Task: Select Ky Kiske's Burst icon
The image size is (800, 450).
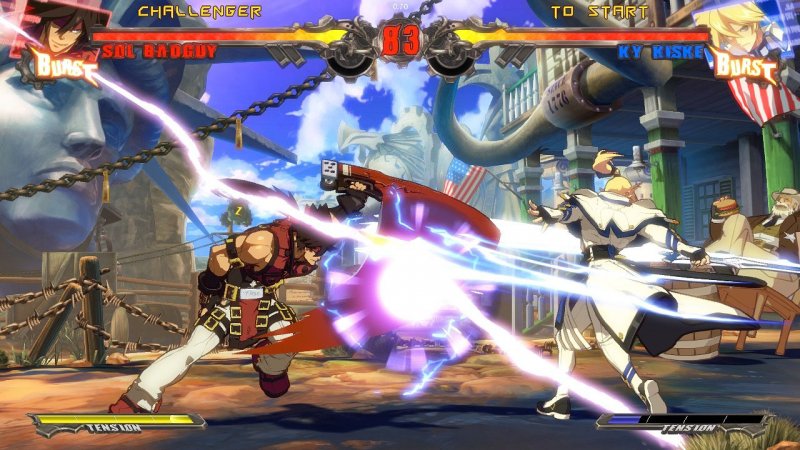Action: pyautogui.click(x=744, y=67)
